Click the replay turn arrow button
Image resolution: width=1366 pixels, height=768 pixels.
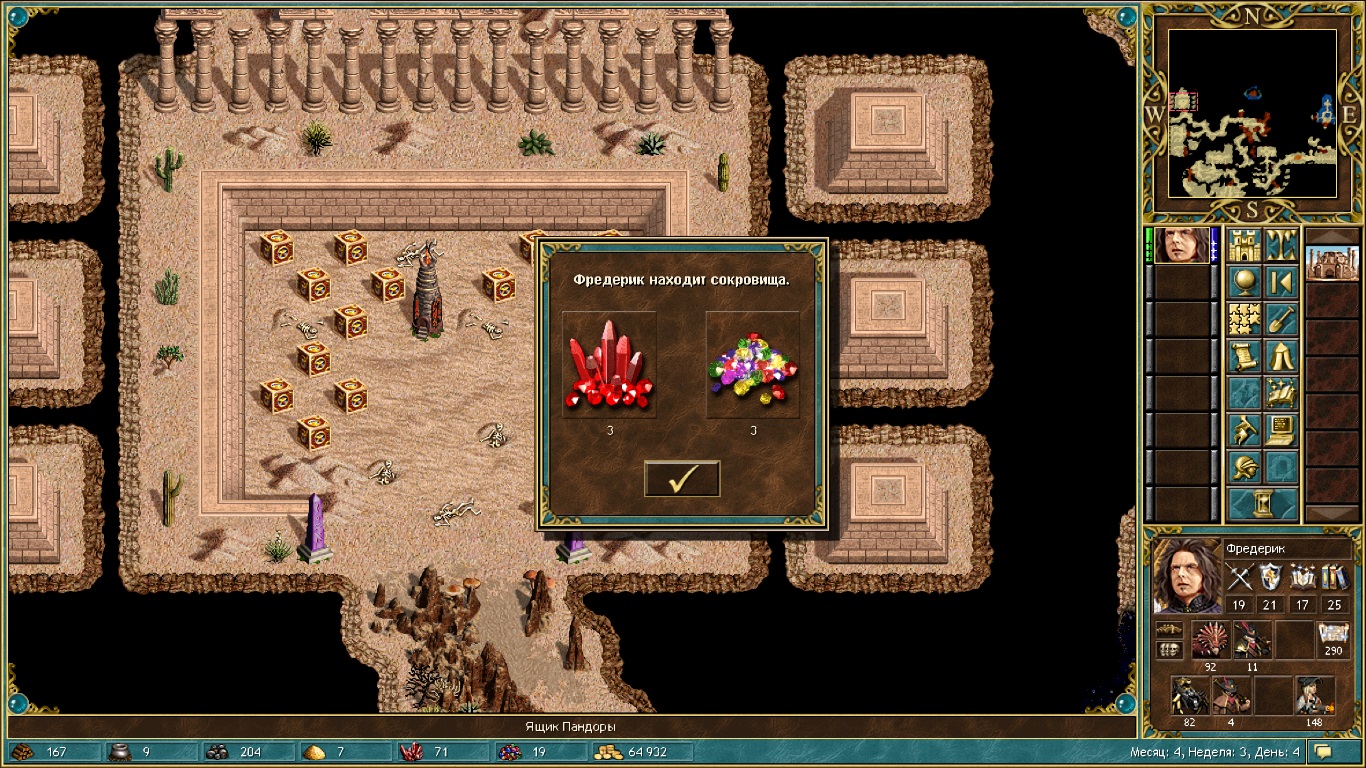click(1282, 282)
